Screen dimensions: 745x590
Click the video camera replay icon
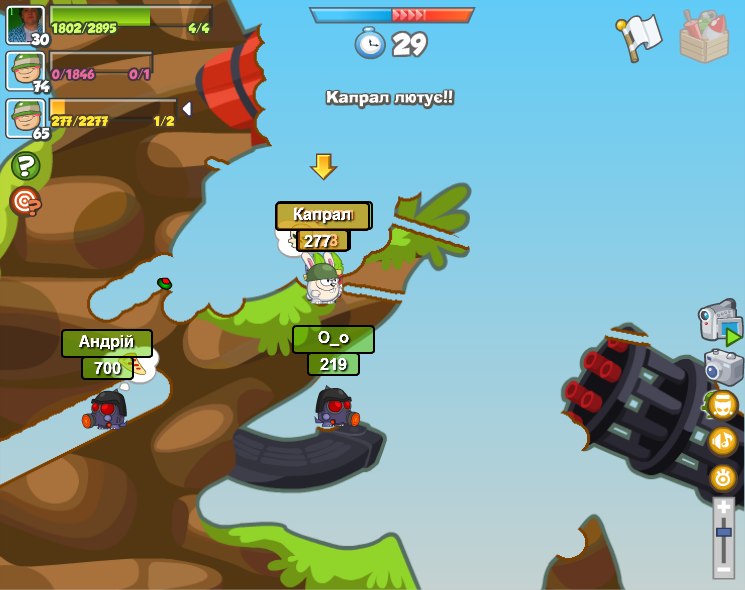720,324
